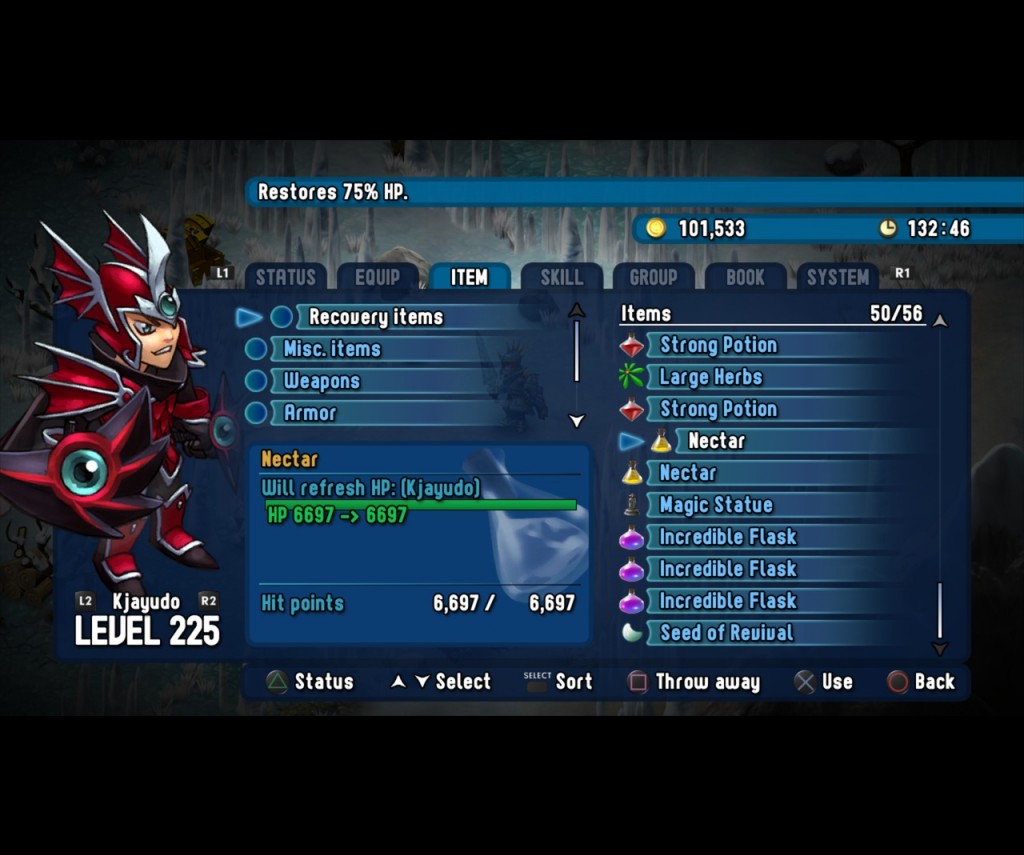The width and height of the screenshot is (1024, 855).
Task: Select the Misc. items category
Action: tap(331, 349)
